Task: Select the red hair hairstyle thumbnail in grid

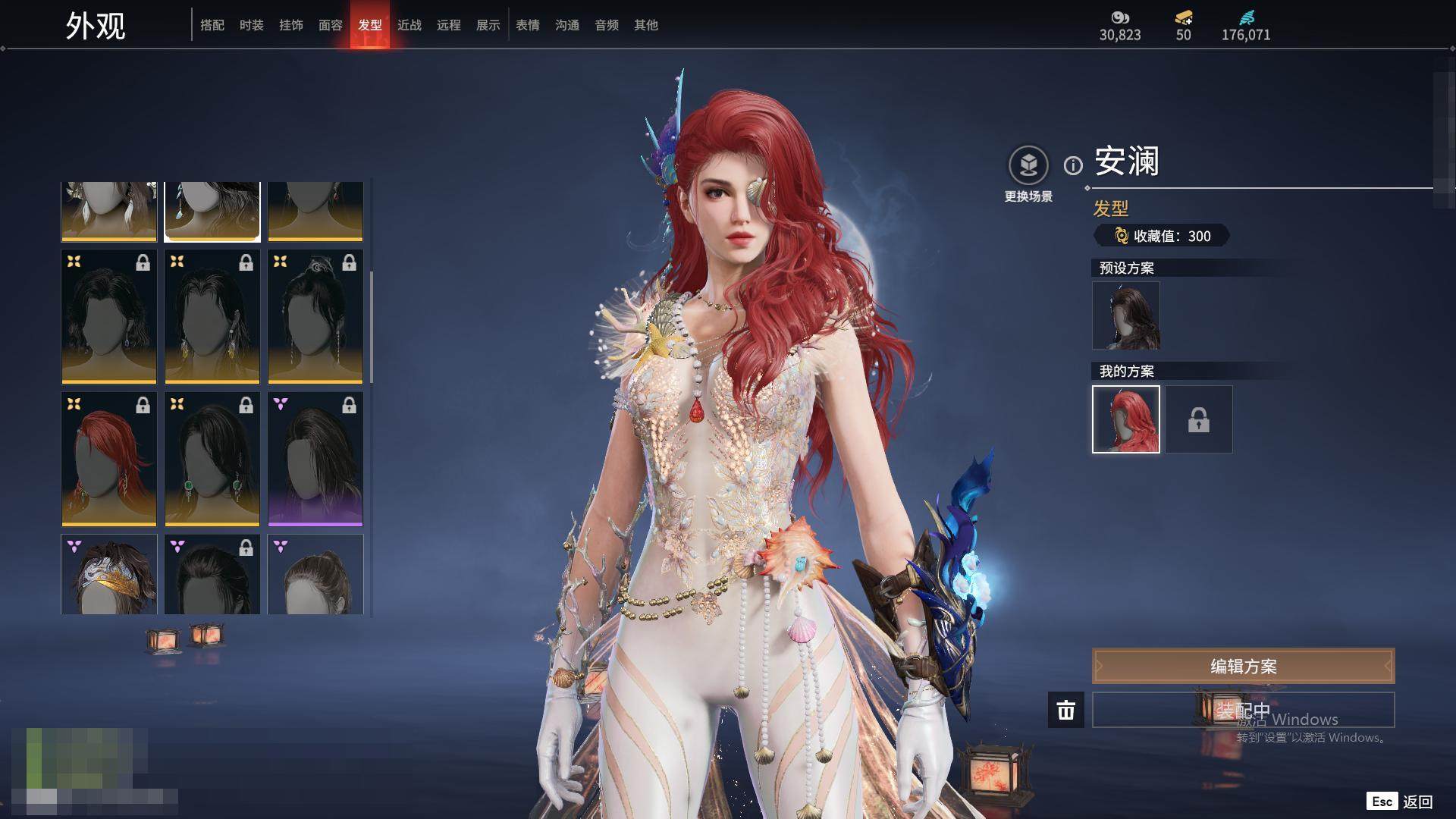Action: tap(109, 459)
